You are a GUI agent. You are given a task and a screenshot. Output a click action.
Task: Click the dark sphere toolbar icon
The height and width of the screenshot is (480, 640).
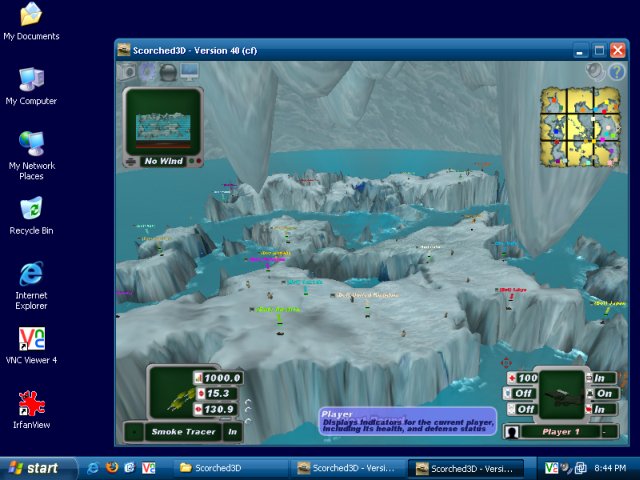168,72
